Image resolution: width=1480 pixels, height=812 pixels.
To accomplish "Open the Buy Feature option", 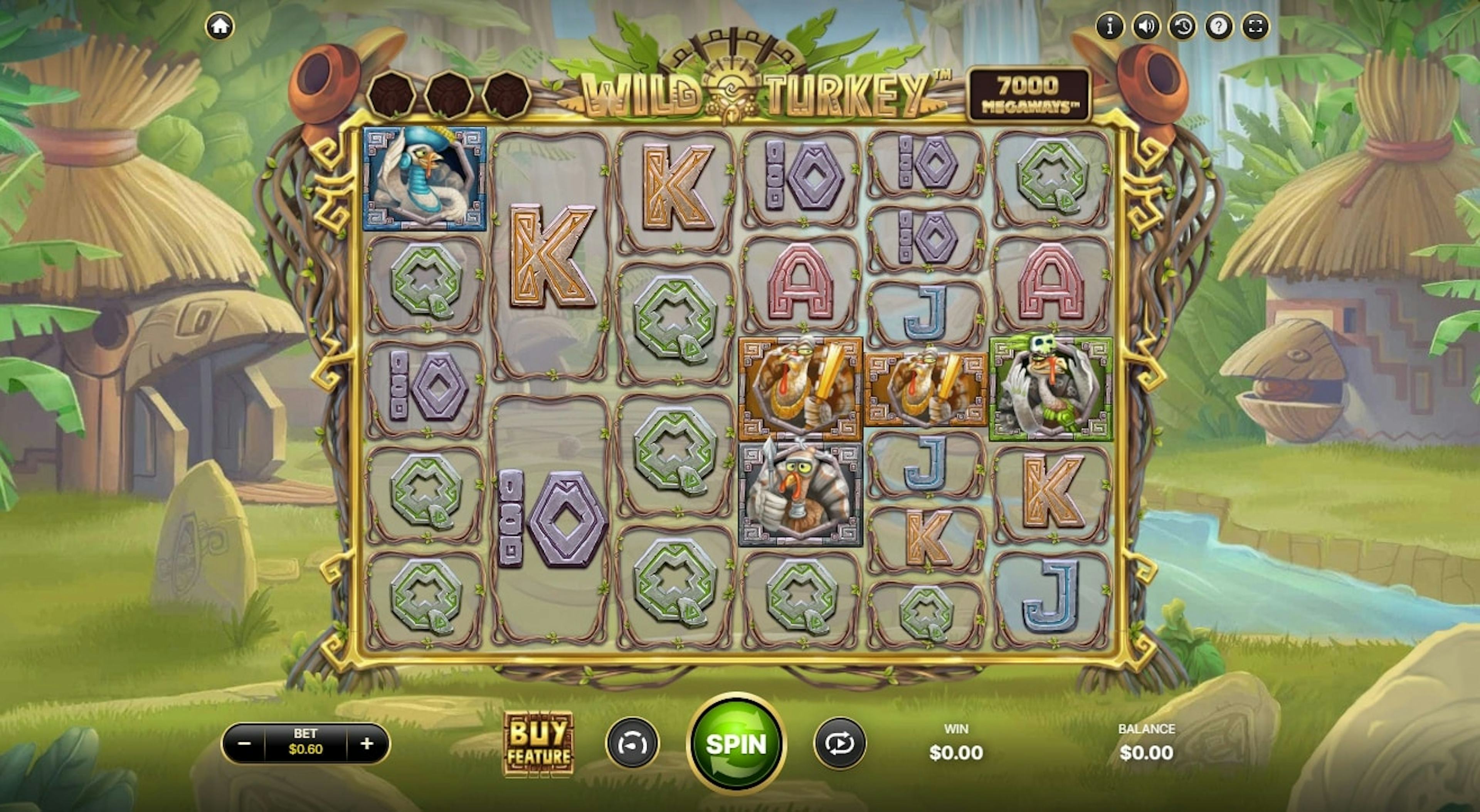I will [538, 744].
